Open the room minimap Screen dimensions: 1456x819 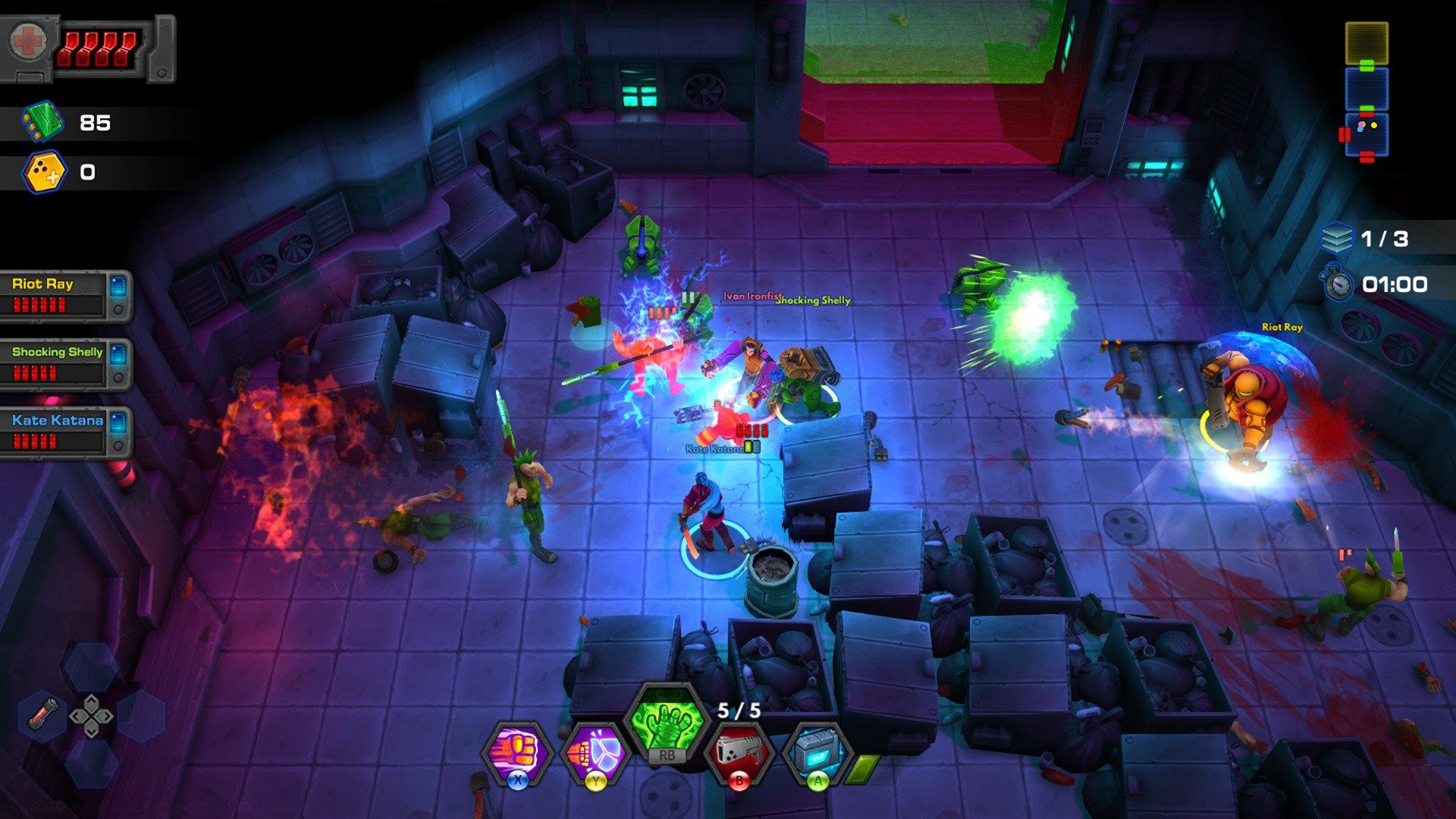(x=1367, y=91)
